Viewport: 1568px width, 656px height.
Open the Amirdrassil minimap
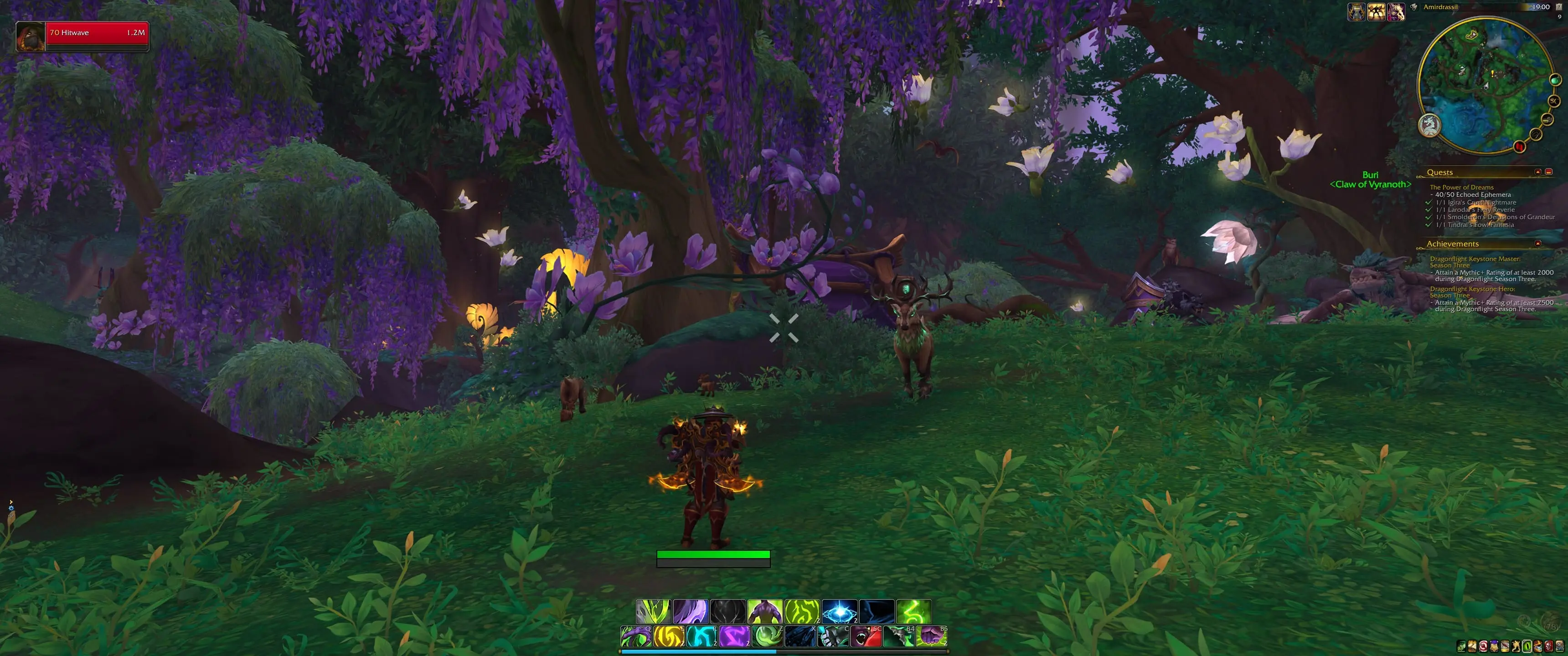1486,85
